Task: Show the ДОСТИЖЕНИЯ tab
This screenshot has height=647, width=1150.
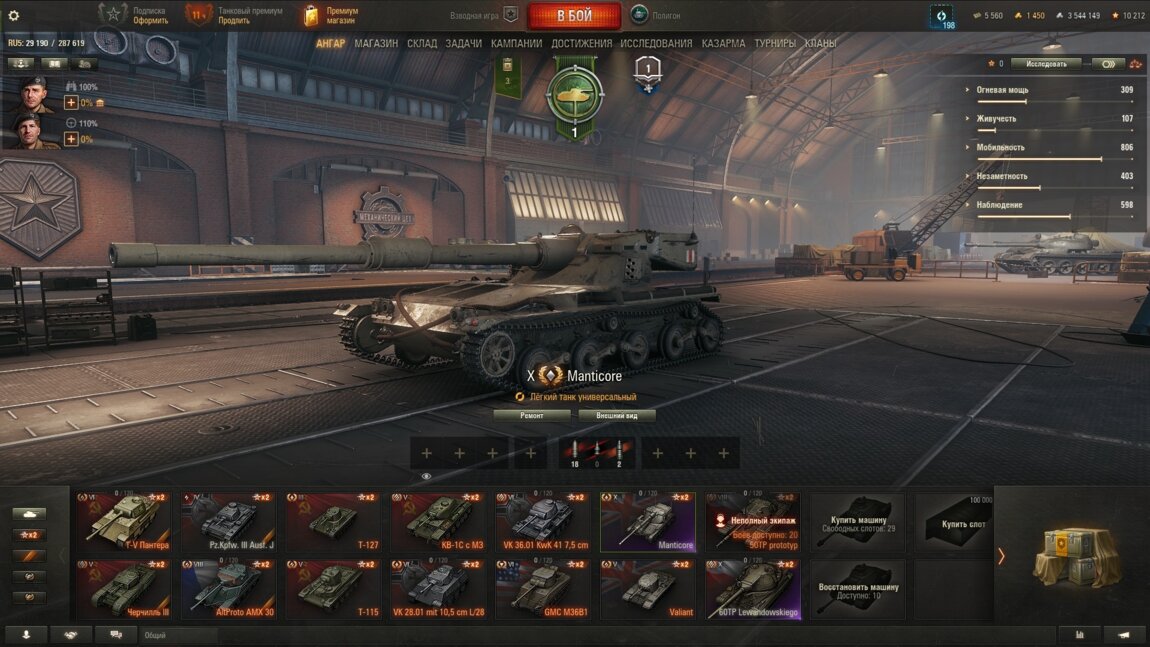Action: tap(581, 44)
